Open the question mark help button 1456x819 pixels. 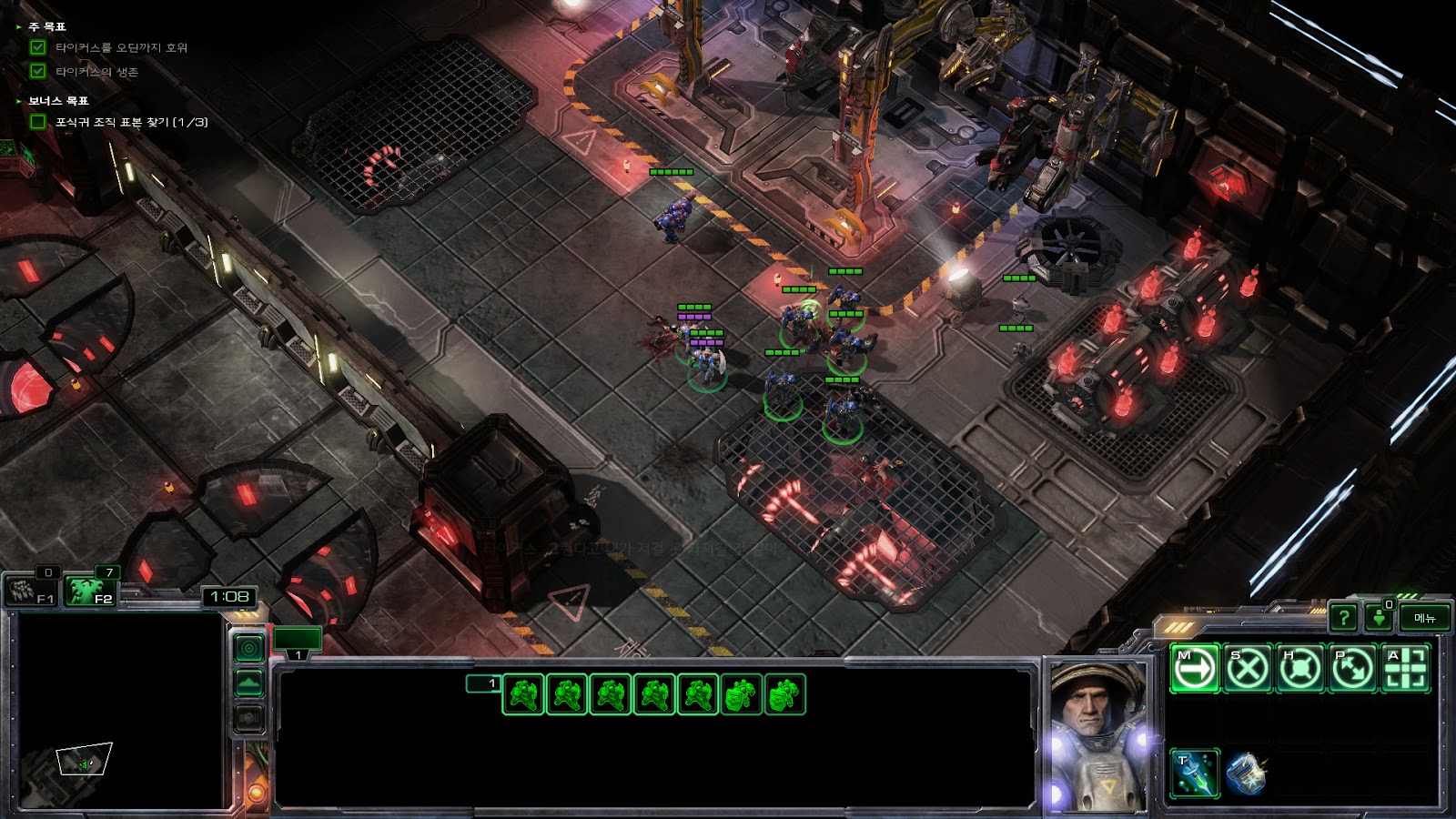pyautogui.click(x=1343, y=618)
